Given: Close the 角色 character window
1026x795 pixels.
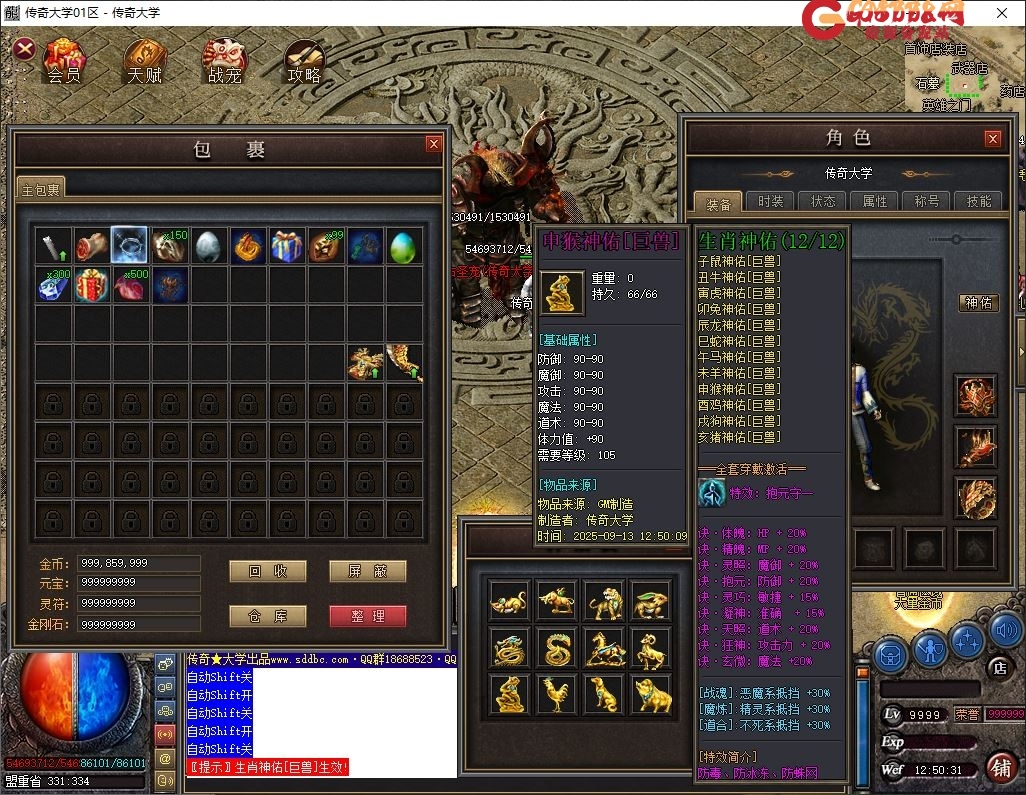Looking at the screenshot, I should pyautogui.click(x=992, y=139).
